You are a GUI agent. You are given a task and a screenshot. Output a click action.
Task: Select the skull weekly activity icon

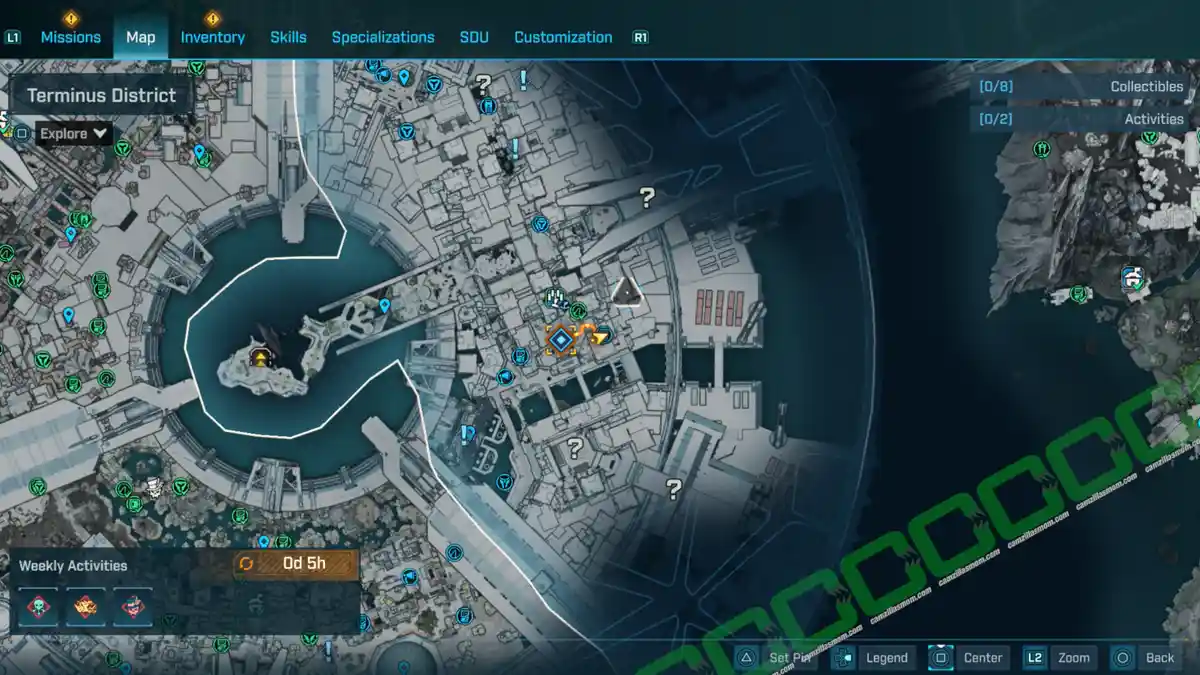point(38,606)
